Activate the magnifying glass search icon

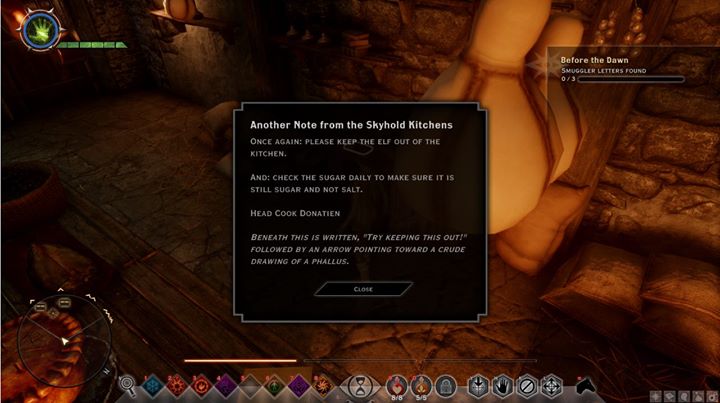pos(129,384)
